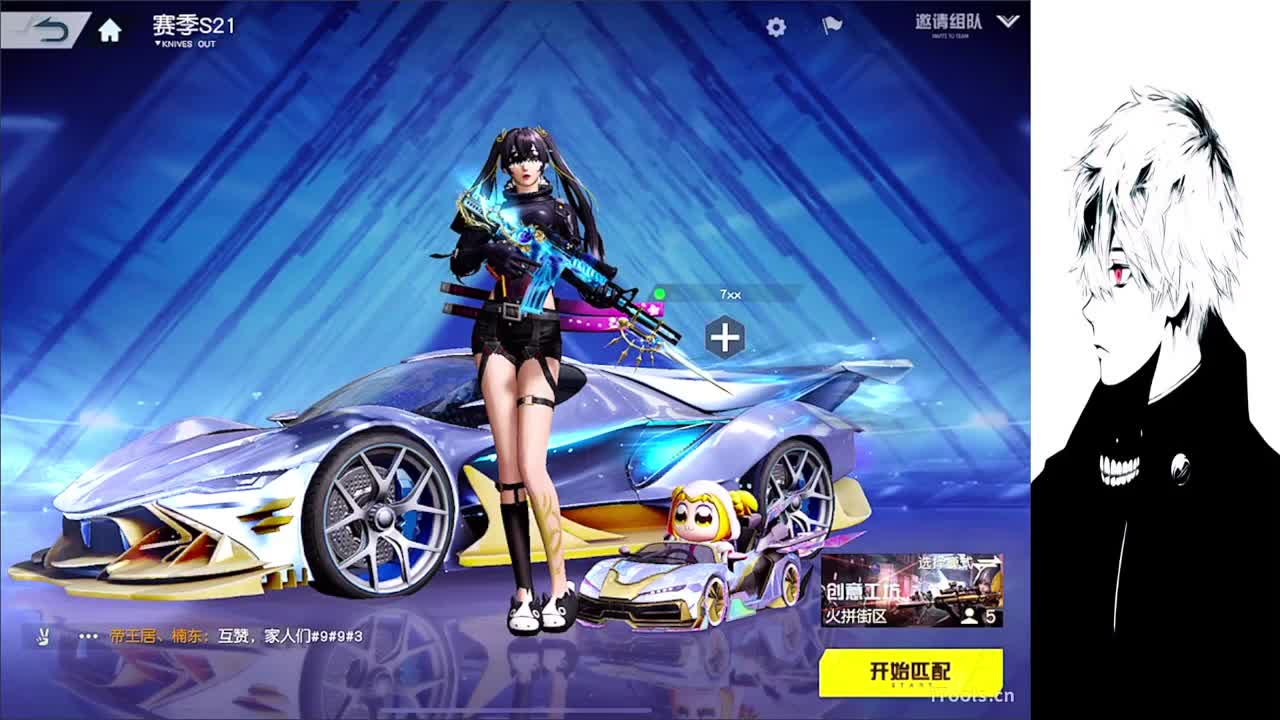1280x720 pixels.
Task: Tap the home icon in the top bar
Action: click(110, 27)
